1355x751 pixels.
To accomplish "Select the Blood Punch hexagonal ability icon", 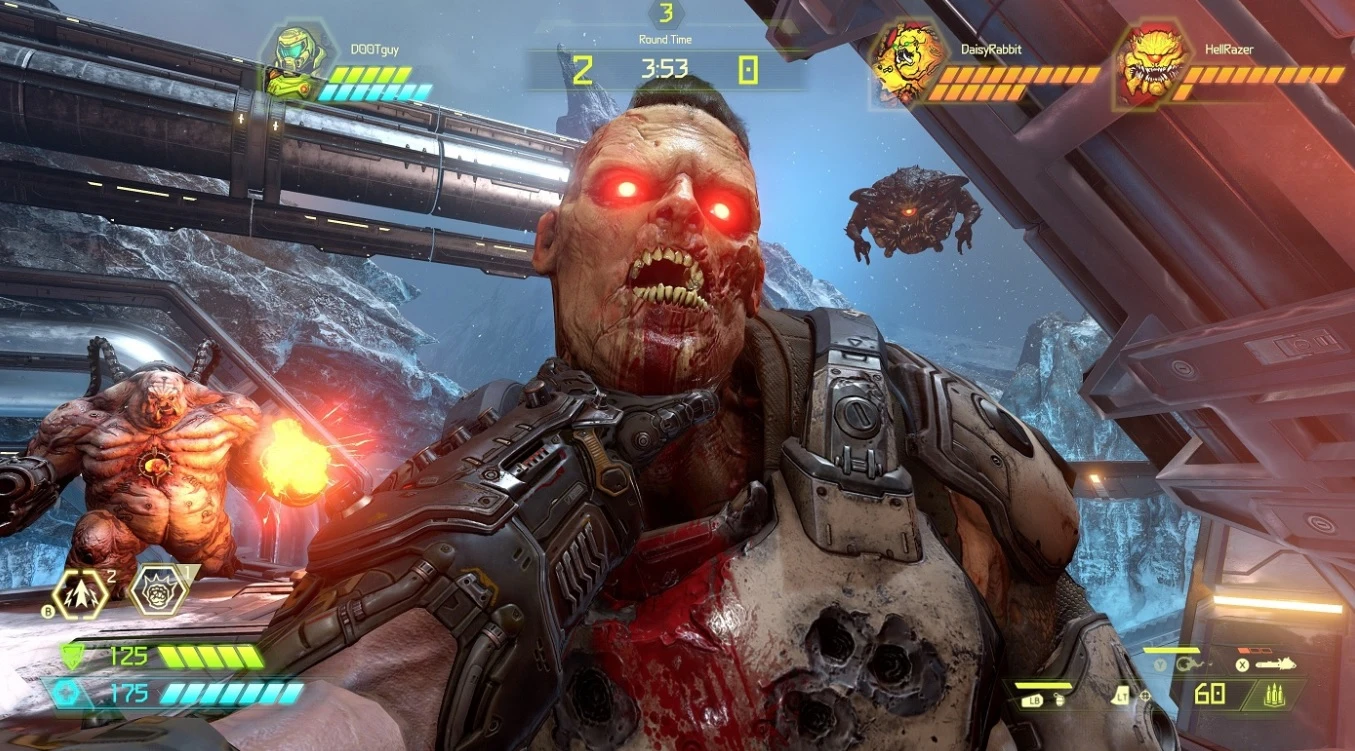I will click(x=158, y=590).
